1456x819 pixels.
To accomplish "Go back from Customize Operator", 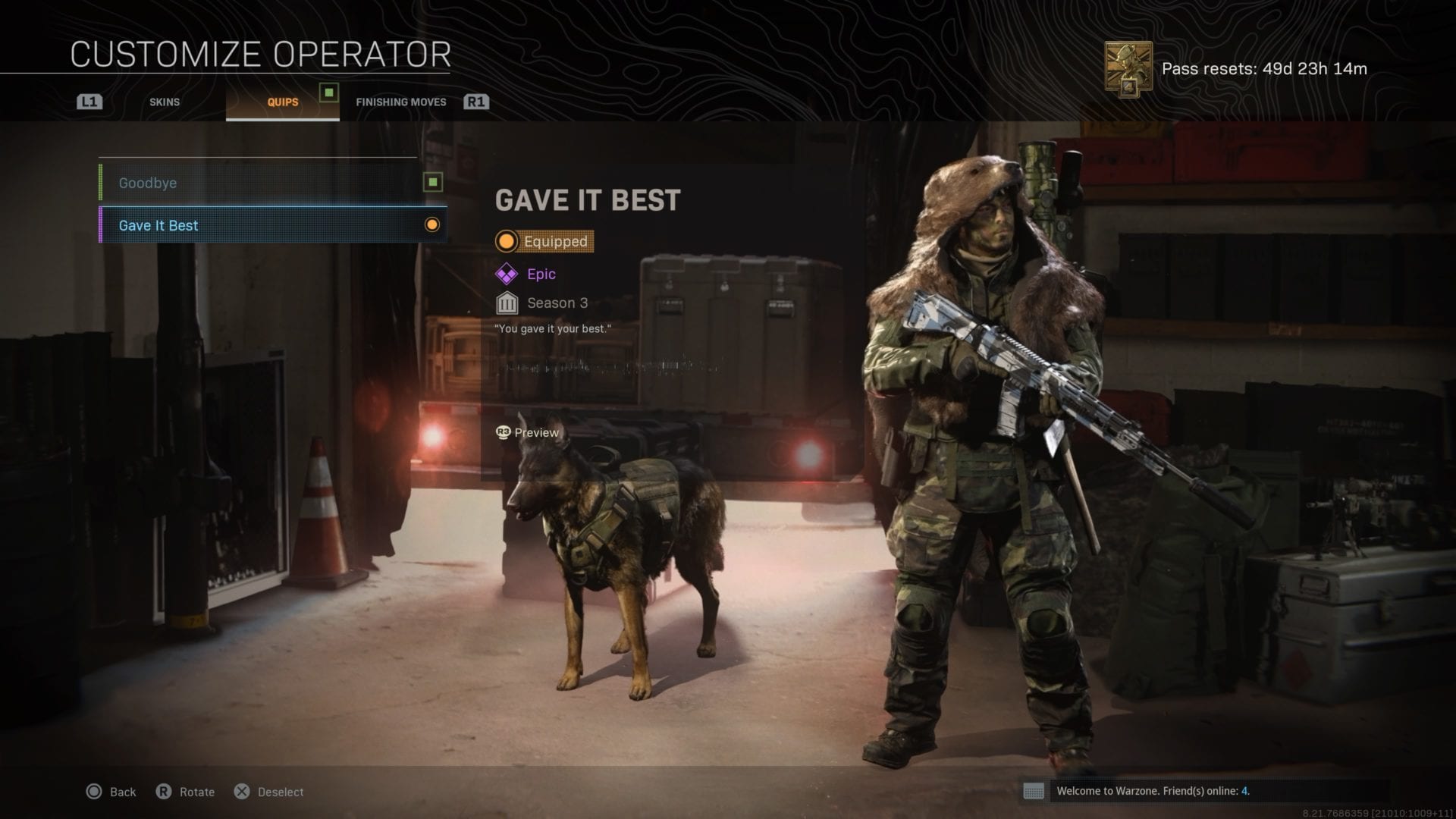I will (x=111, y=792).
